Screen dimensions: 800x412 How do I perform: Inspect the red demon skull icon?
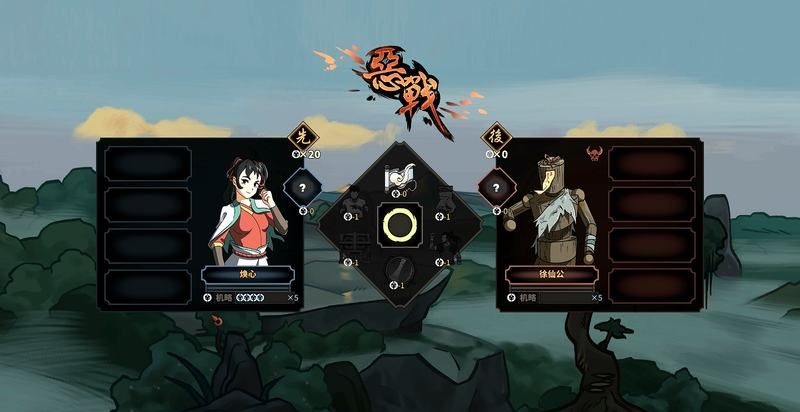coord(593,154)
